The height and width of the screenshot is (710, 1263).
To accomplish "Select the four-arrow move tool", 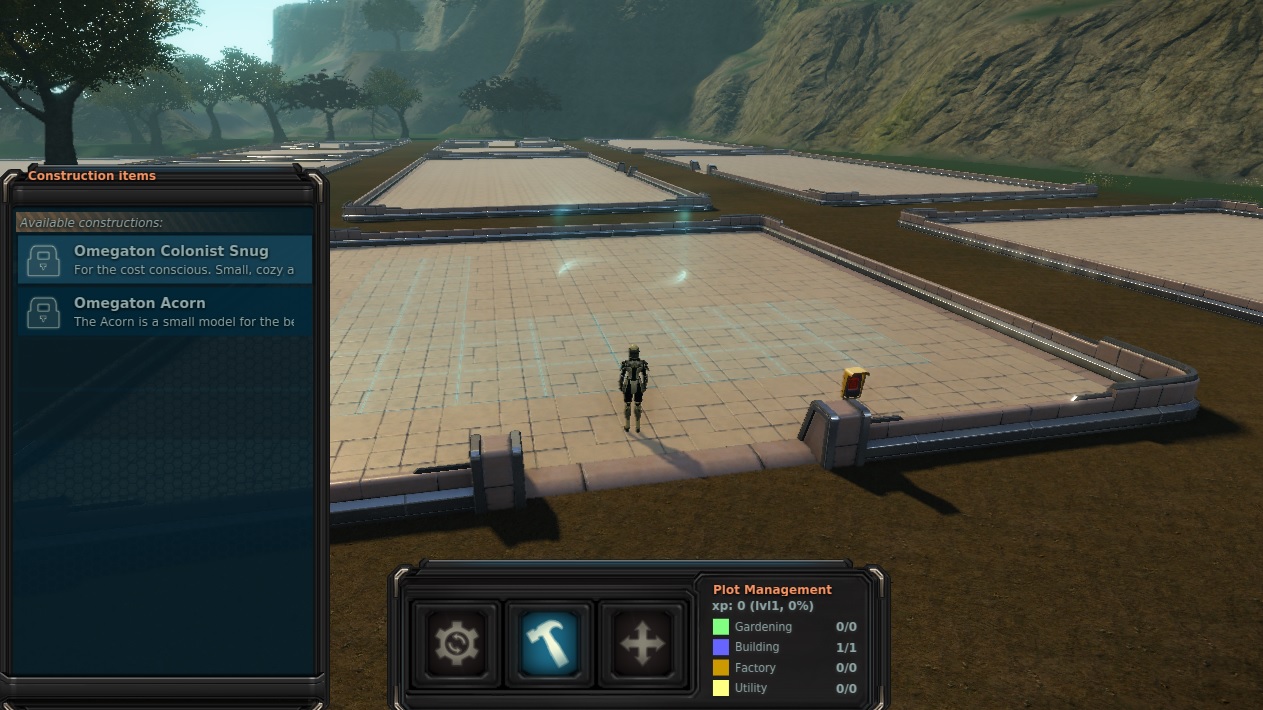I will 642,642.
